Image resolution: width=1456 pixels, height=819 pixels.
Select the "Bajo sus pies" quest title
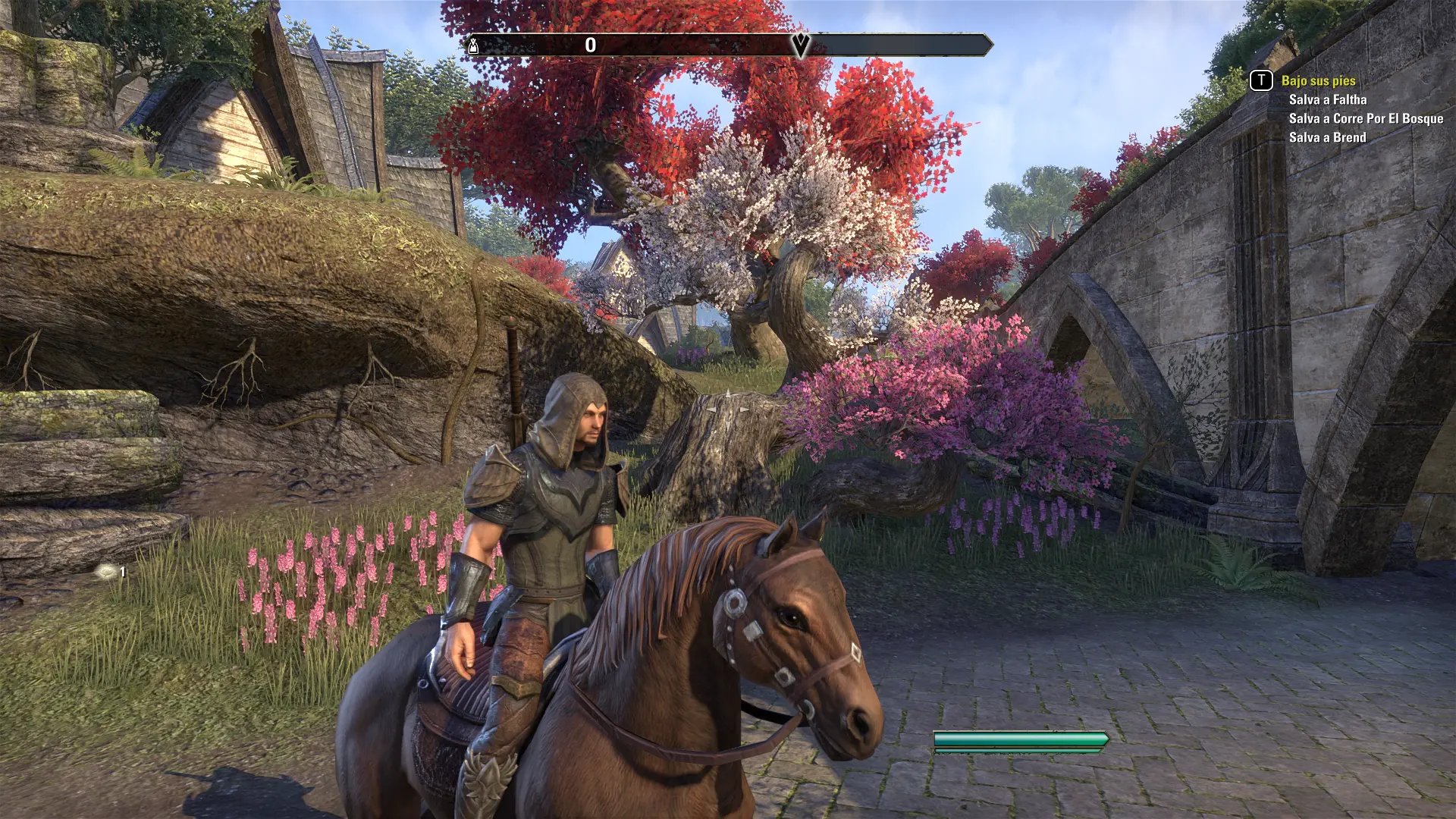tap(1318, 80)
